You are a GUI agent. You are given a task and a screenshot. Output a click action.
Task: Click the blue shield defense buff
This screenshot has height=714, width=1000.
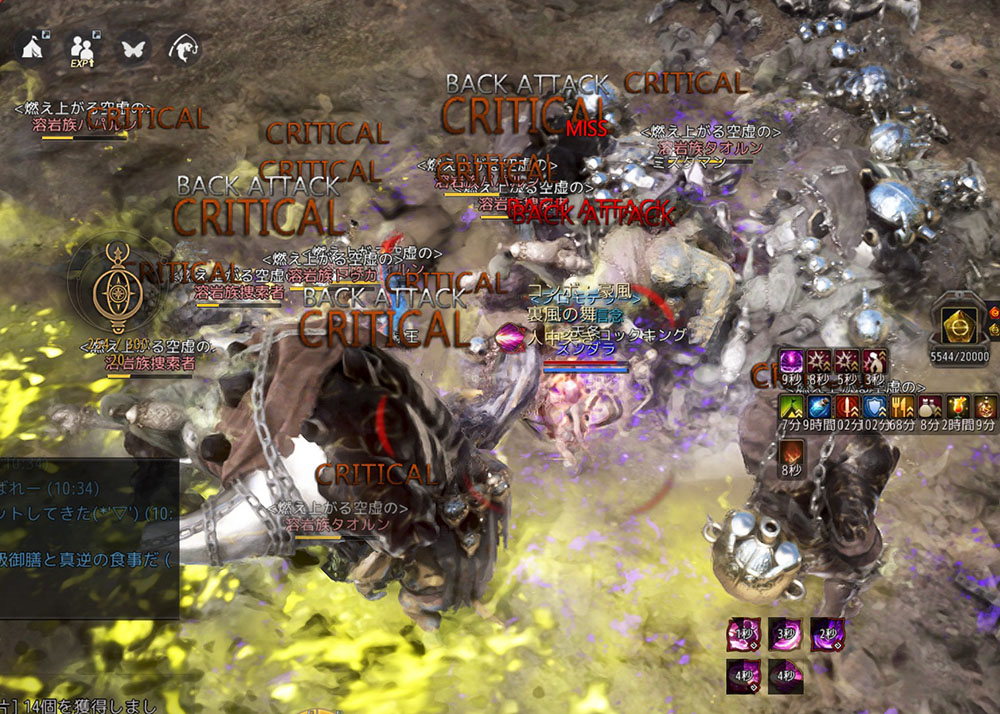875,407
